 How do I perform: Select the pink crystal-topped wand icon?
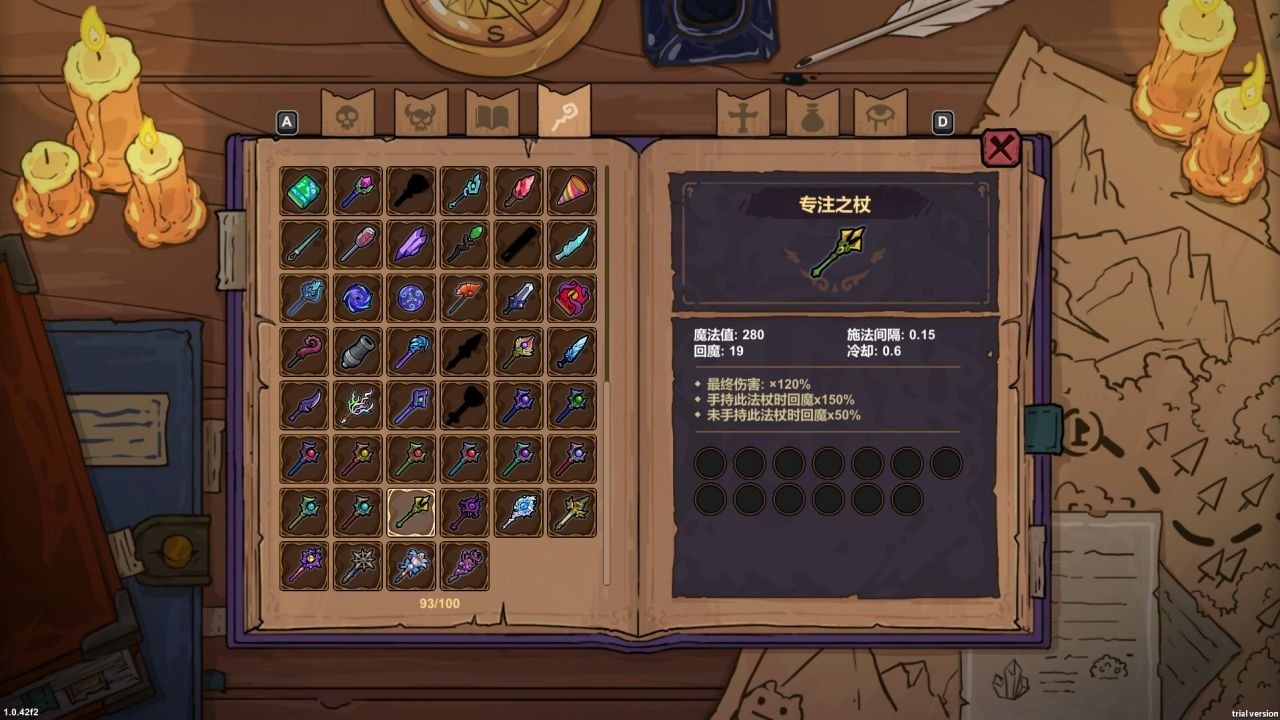(x=358, y=191)
